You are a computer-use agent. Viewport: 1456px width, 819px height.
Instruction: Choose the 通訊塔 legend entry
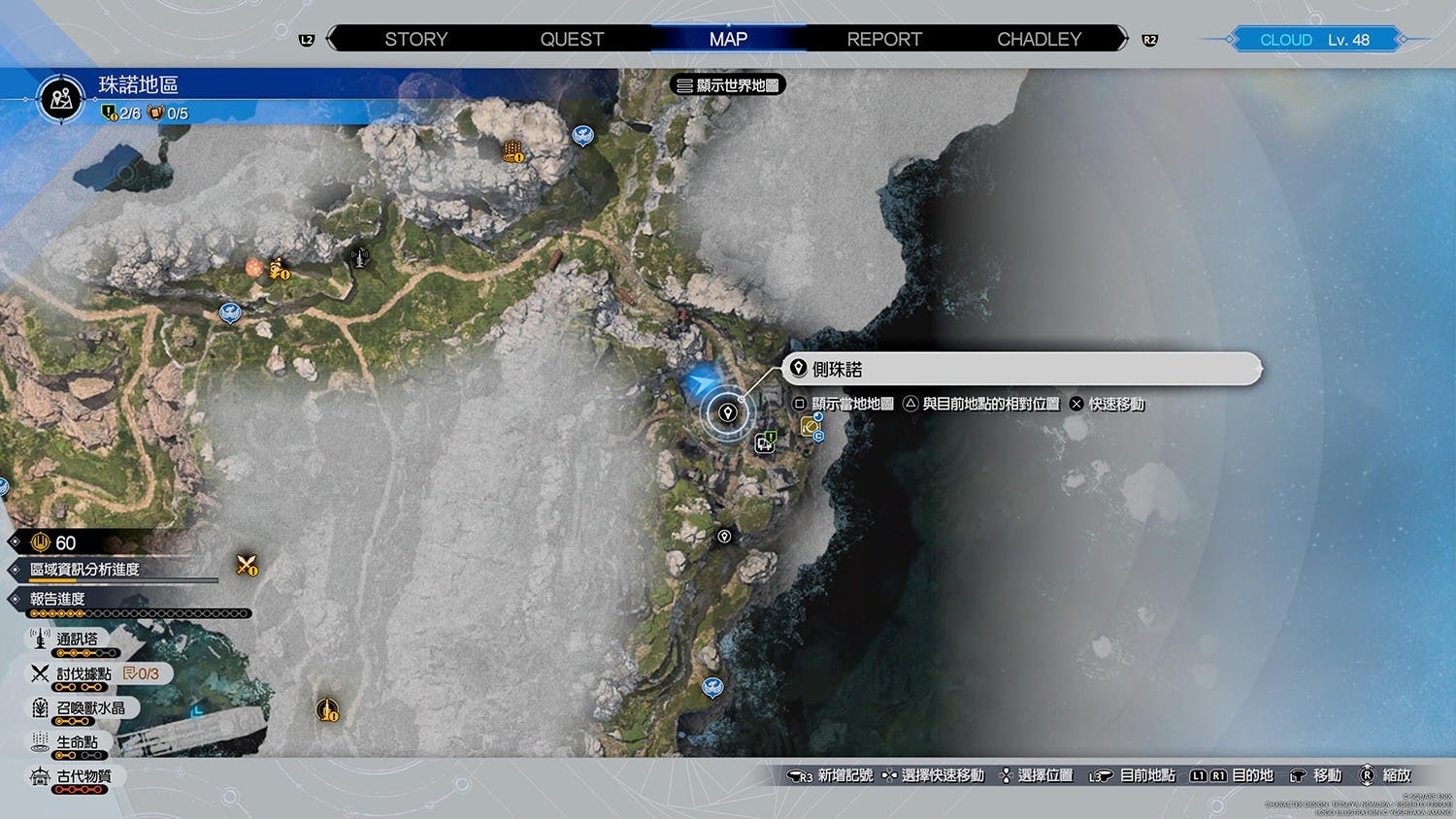(x=77, y=639)
